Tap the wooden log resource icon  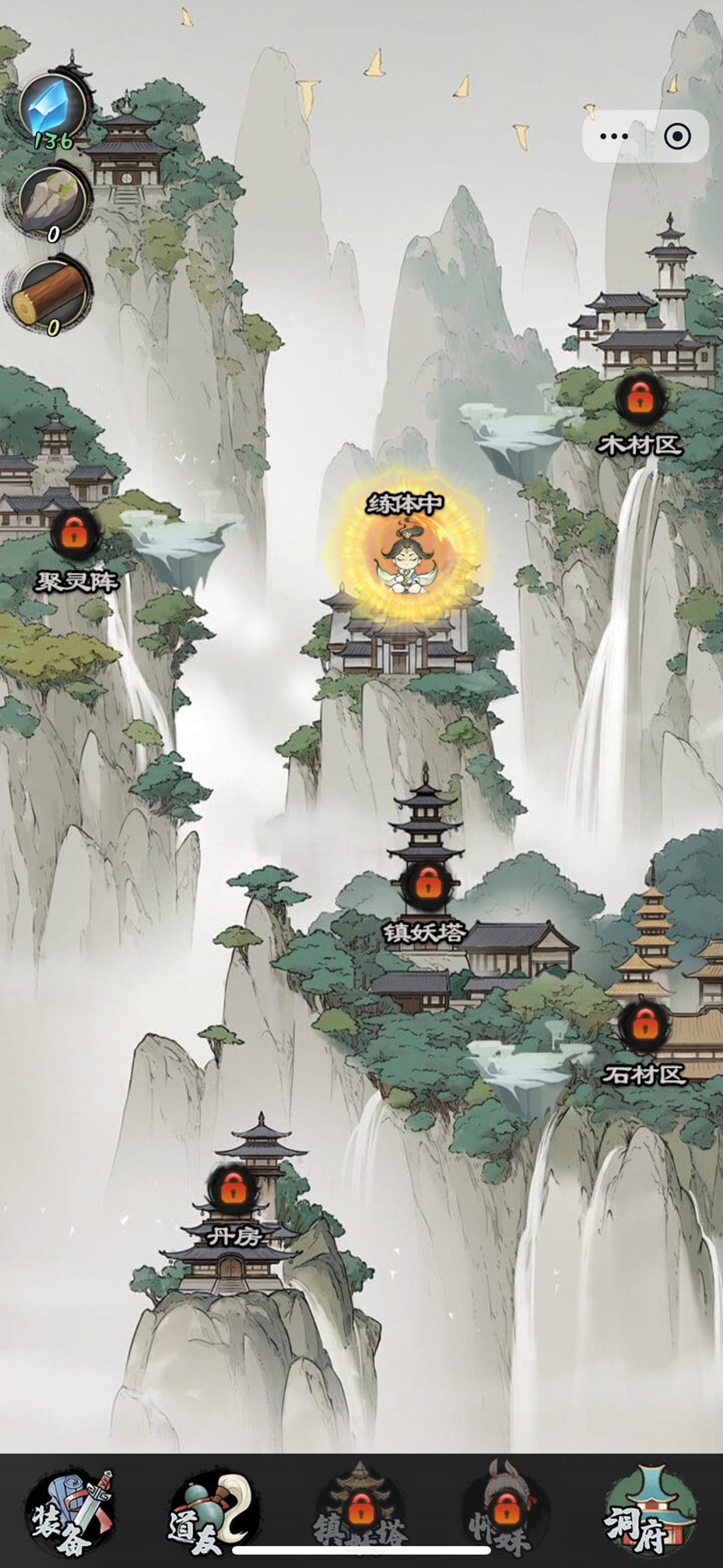pyautogui.click(x=51, y=294)
